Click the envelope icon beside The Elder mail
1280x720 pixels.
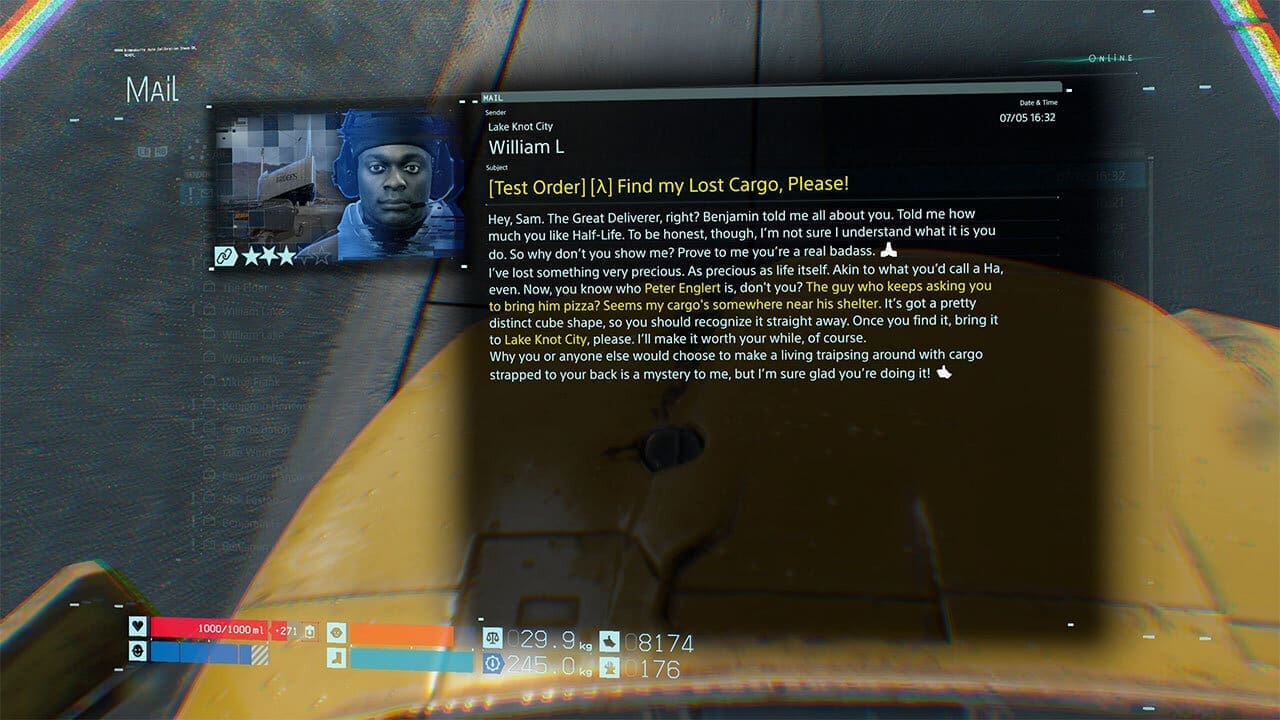pyautogui.click(x=209, y=287)
